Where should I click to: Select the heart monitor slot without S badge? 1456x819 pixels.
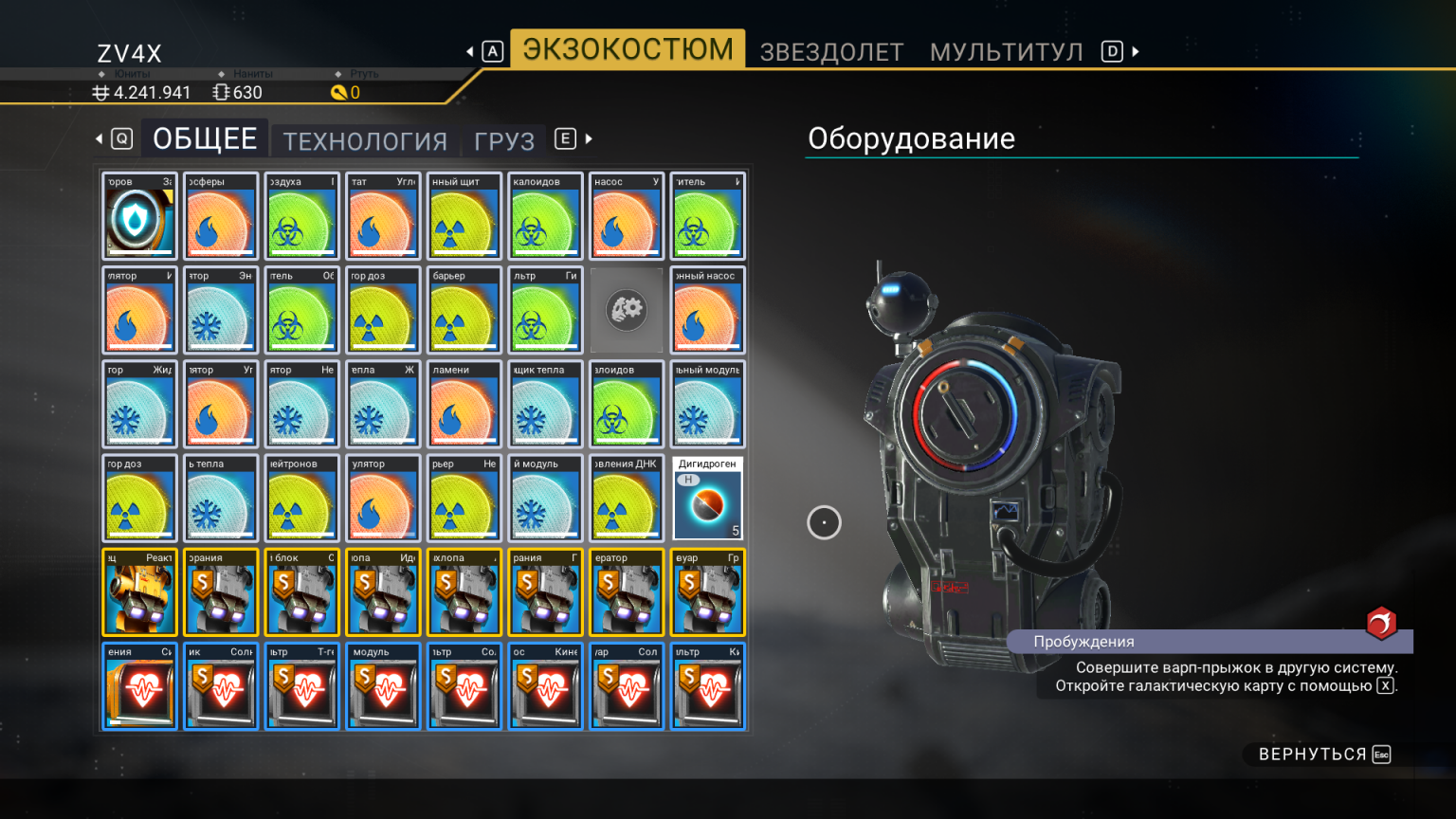click(139, 686)
